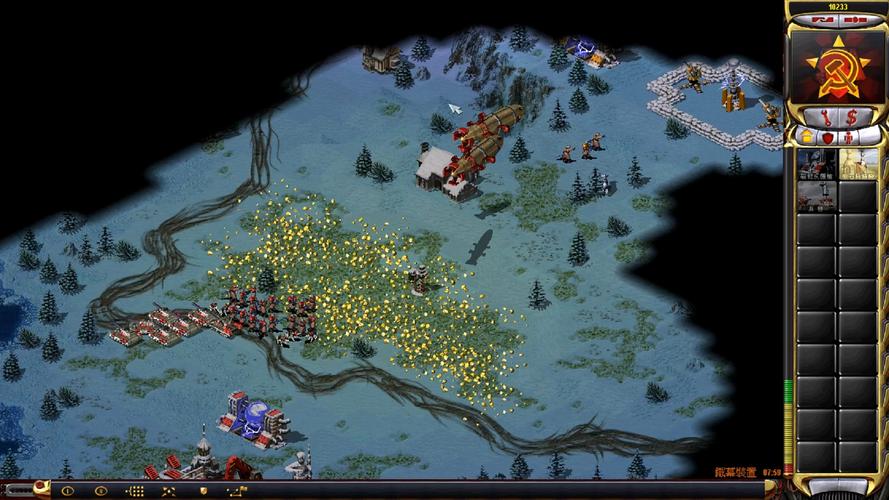Click the second round command-bar icon
The width and height of the screenshot is (889, 500).
click(x=100, y=491)
